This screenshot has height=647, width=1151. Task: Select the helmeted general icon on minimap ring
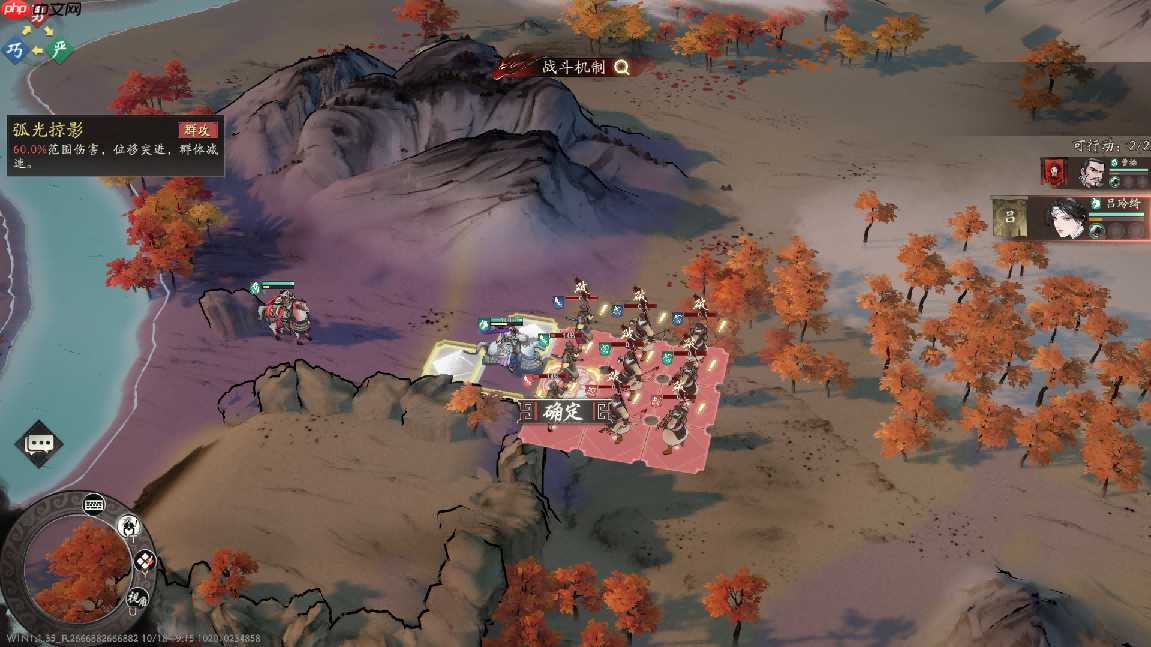pos(129,526)
